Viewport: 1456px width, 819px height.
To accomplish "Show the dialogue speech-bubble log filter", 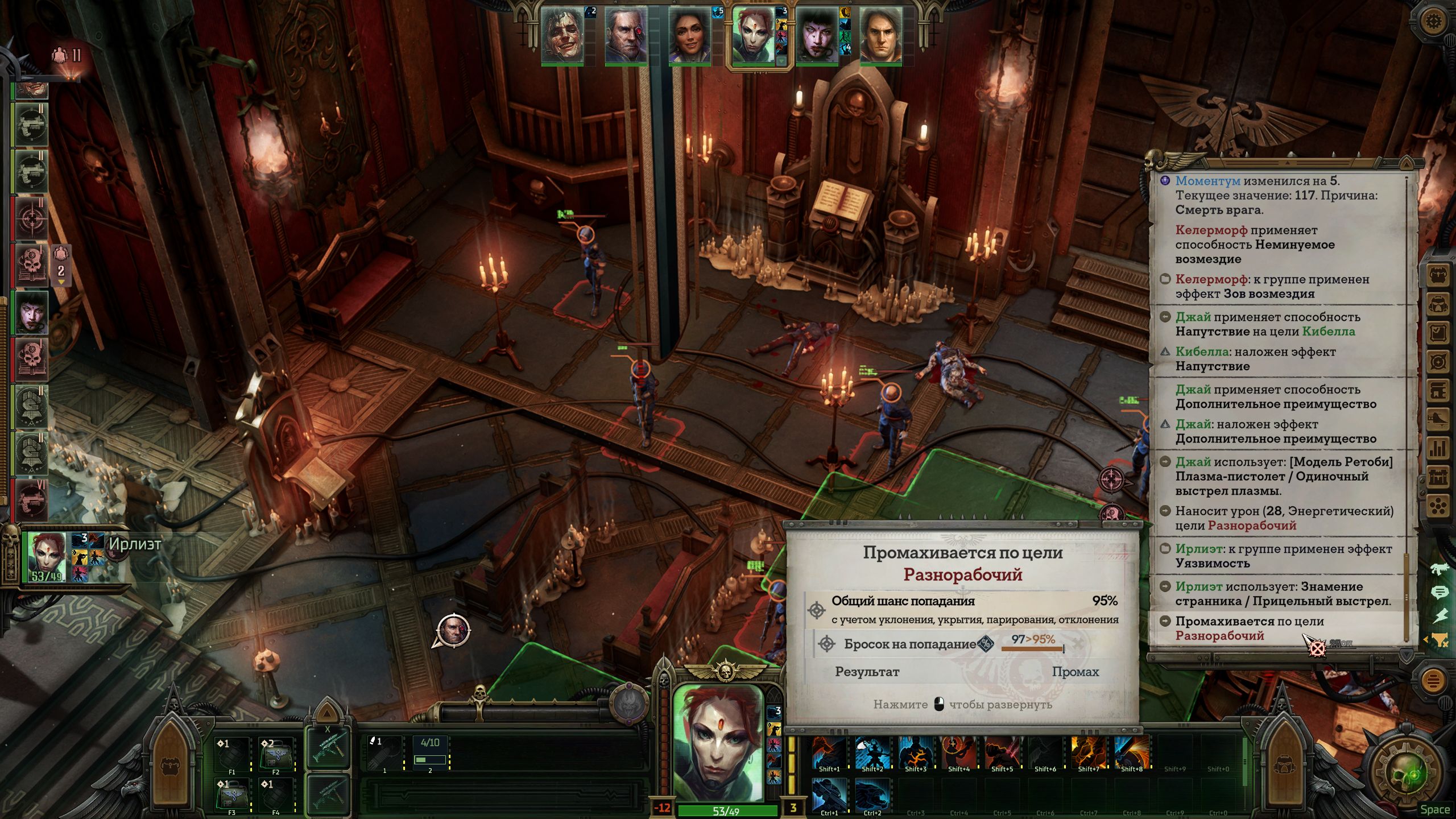I will pos(1440,593).
